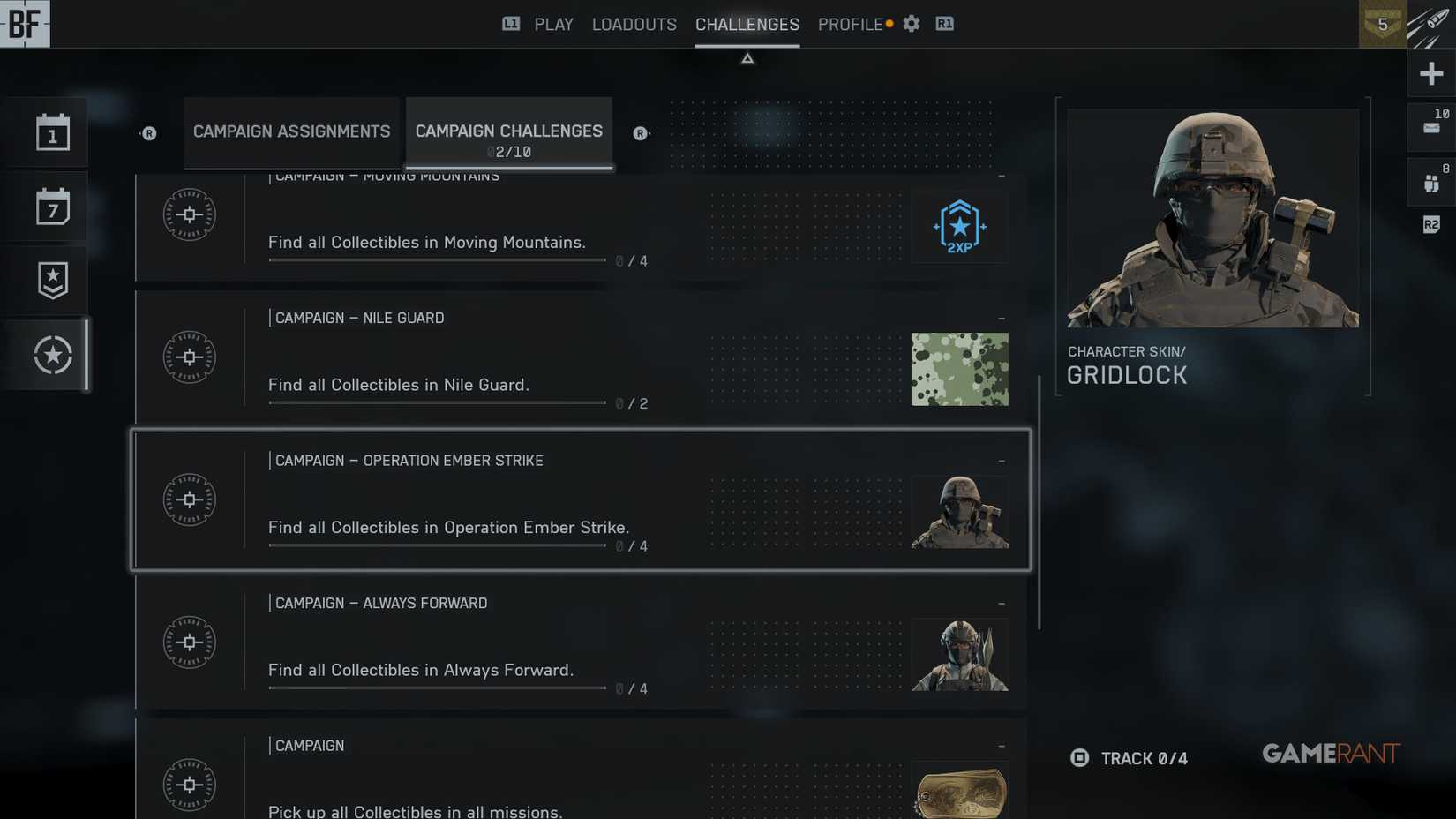Open the LOADOUTS menu item
The image size is (1456, 819).
coord(634,24)
